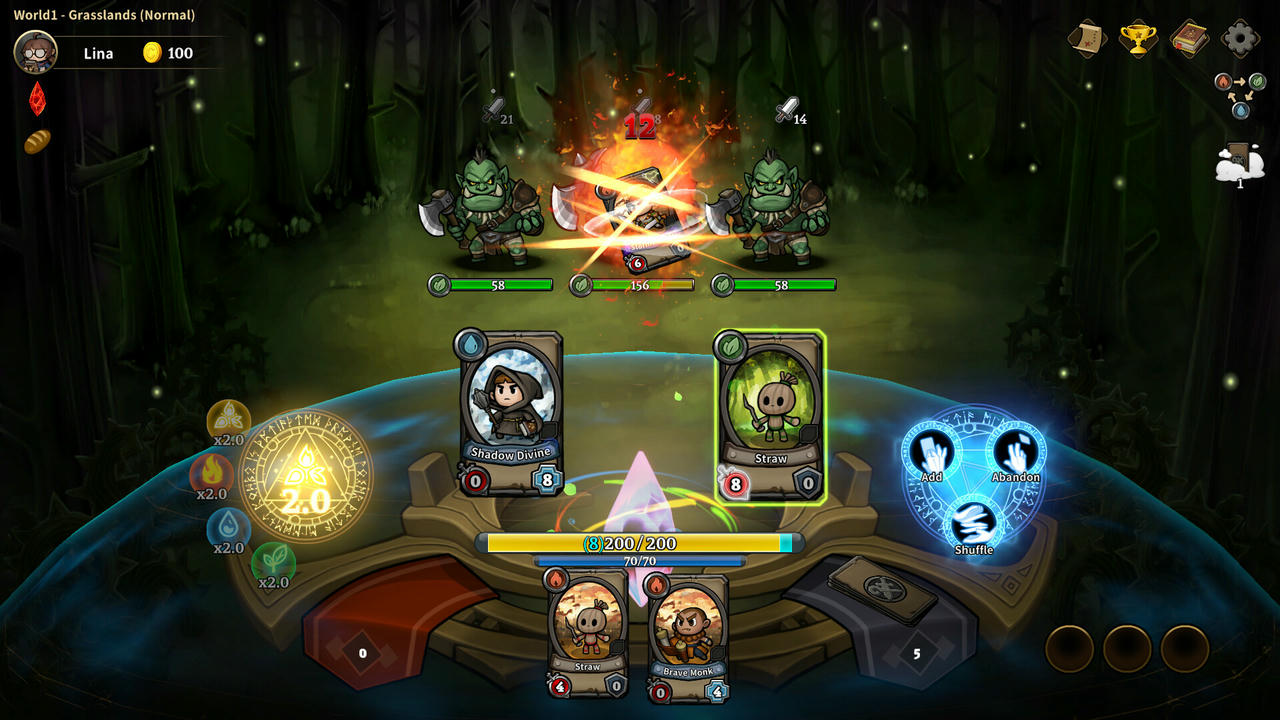This screenshot has width=1280, height=720.
Task: Open the trophy achievements icon
Action: click(1138, 39)
